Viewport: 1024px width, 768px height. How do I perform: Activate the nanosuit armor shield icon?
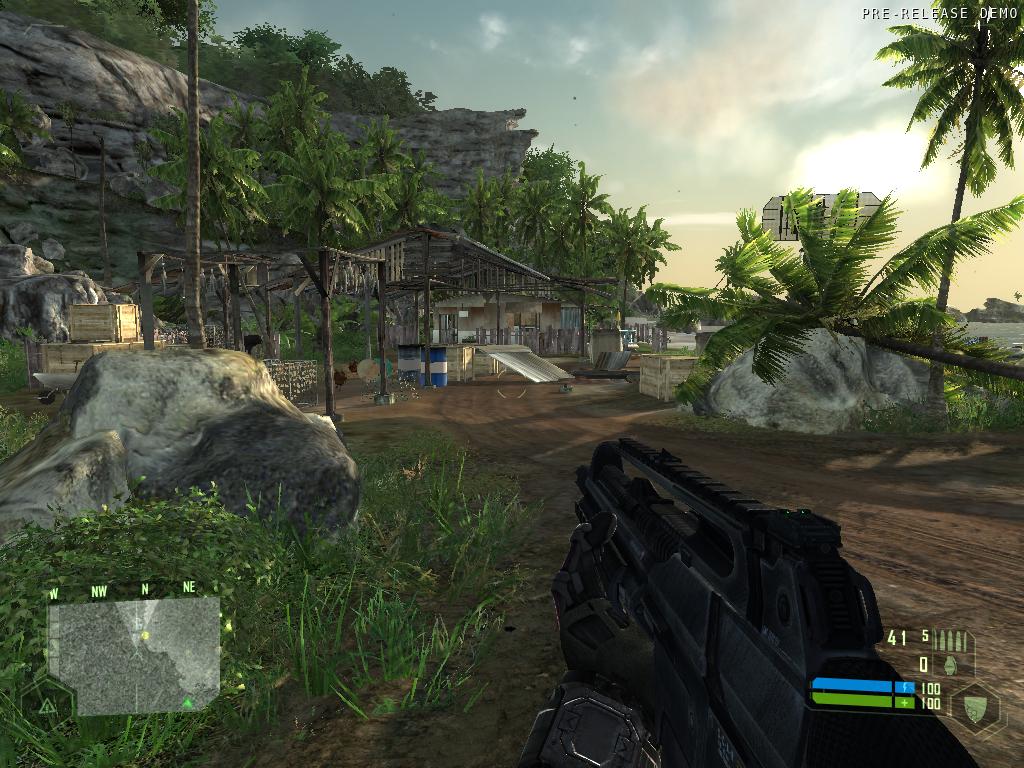pyautogui.click(x=974, y=705)
